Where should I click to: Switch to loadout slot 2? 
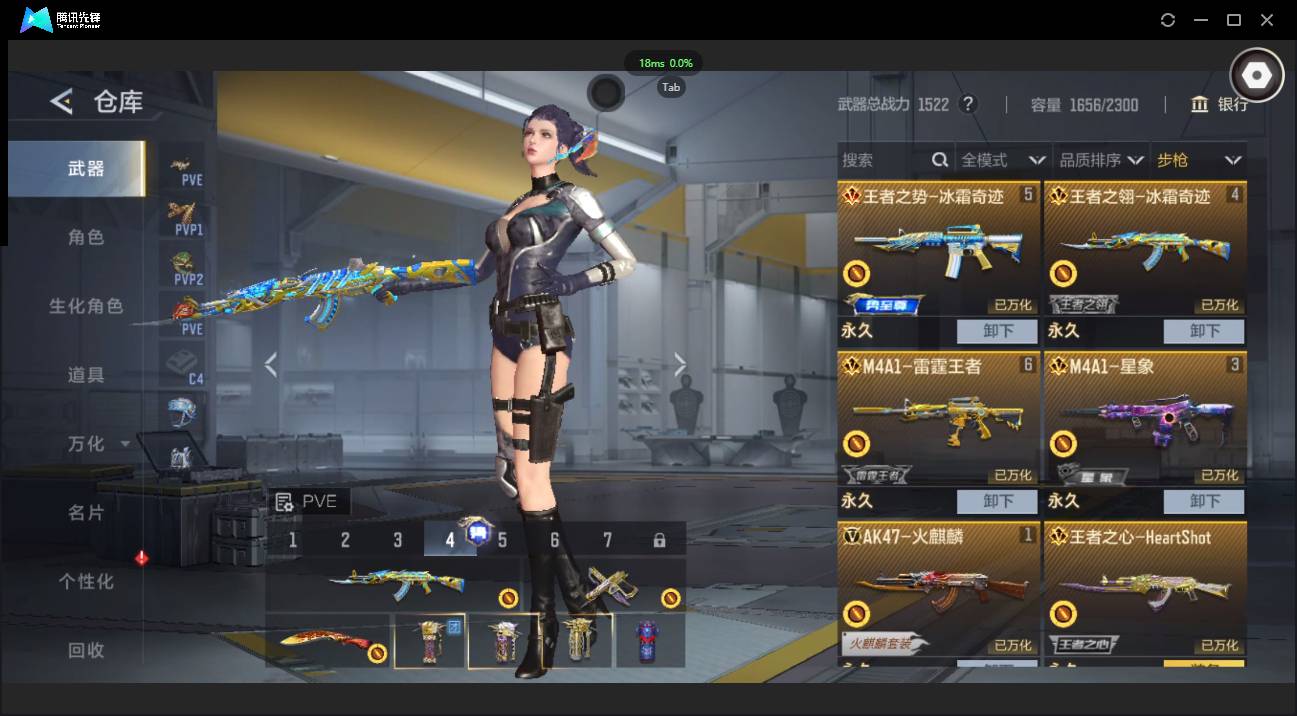point(345,540)
